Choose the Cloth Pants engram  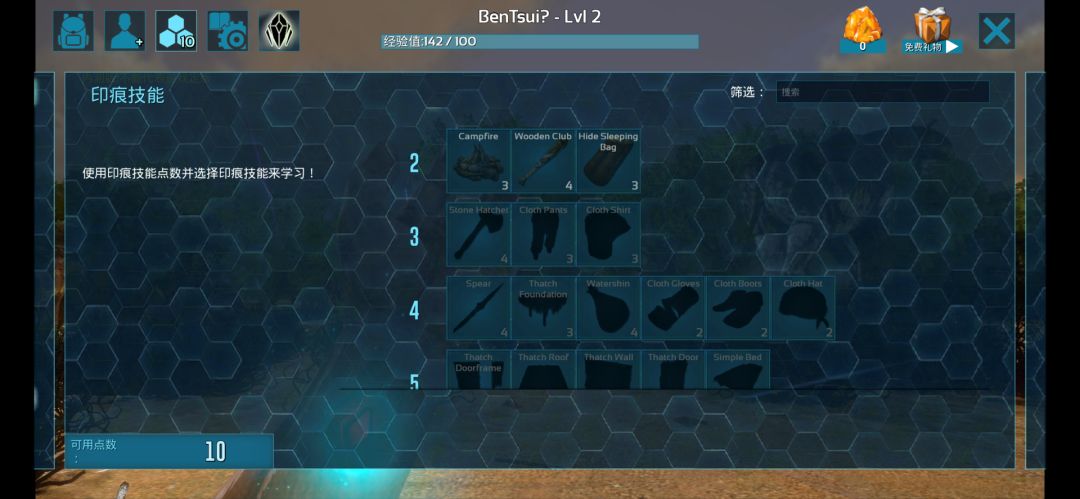pos(543,235)
